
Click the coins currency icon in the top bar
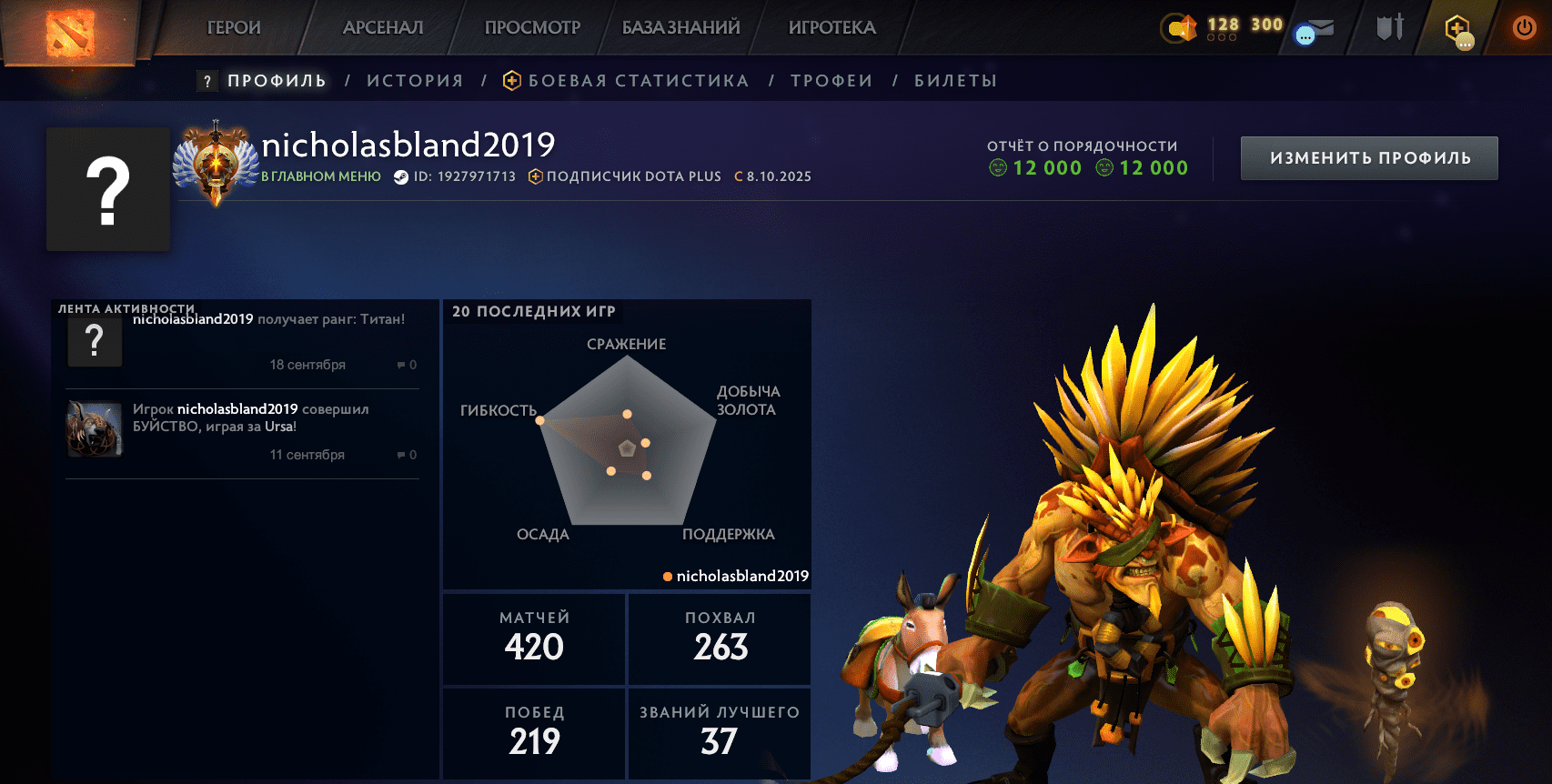point(1178,27)
